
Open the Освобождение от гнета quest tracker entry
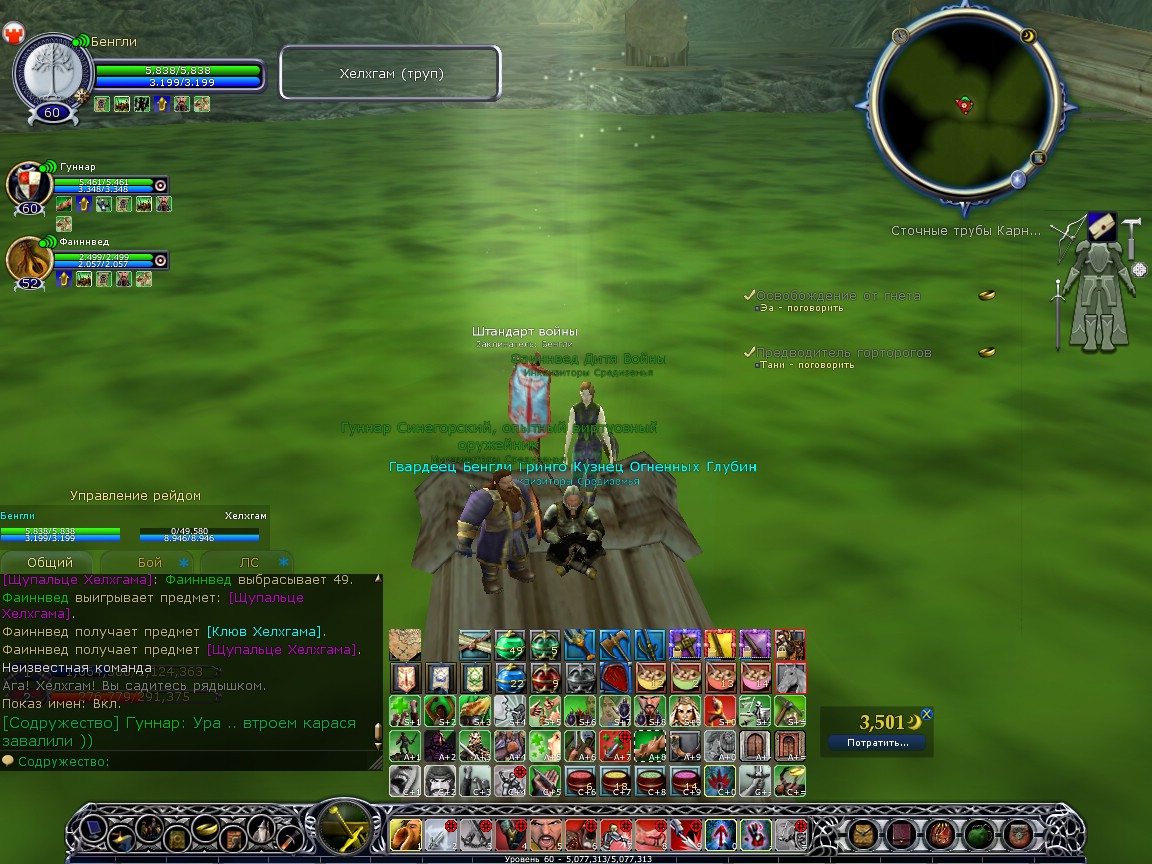coord(838,296)
